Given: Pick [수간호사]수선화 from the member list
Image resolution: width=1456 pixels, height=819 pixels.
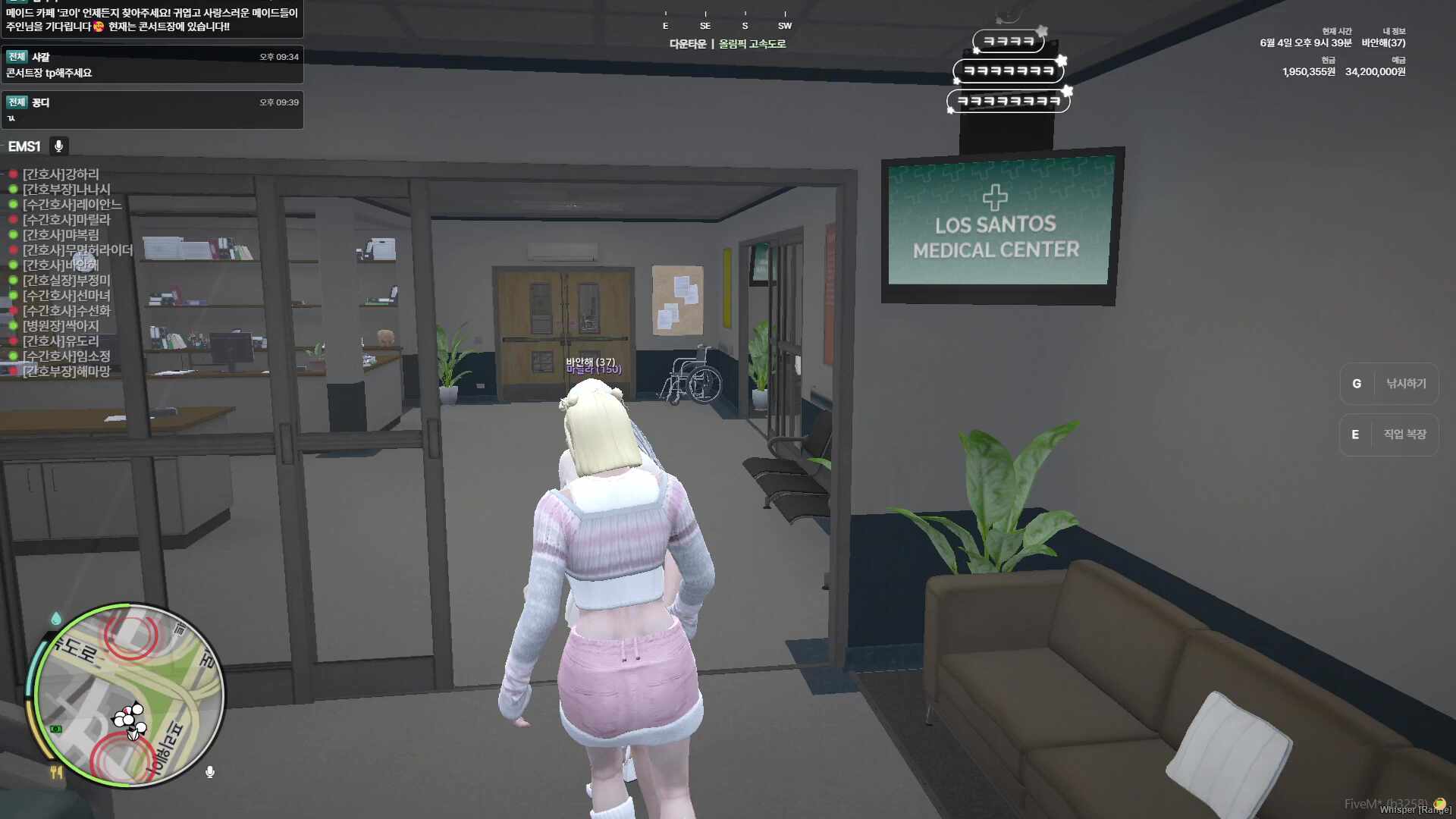Looking at the screenshot, I should pyautogui.click(x=67, y=311).
